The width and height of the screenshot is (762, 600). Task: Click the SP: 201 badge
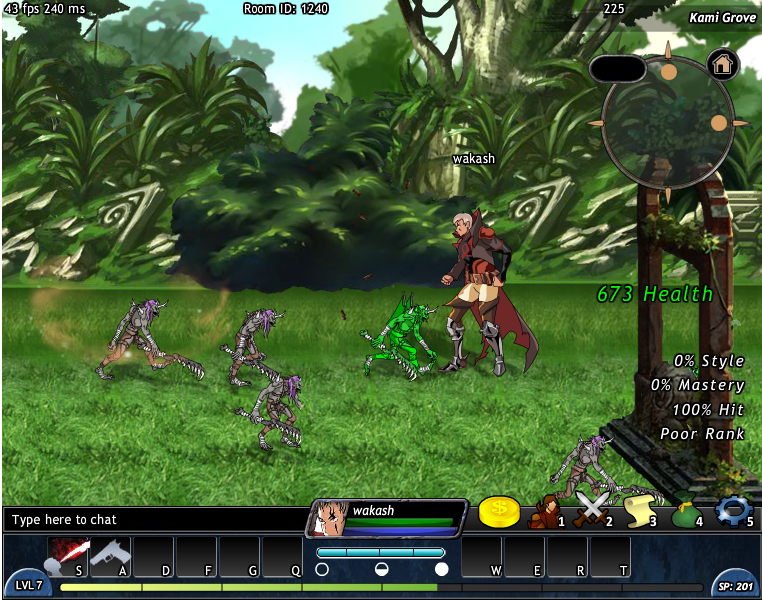pos(733,585)
